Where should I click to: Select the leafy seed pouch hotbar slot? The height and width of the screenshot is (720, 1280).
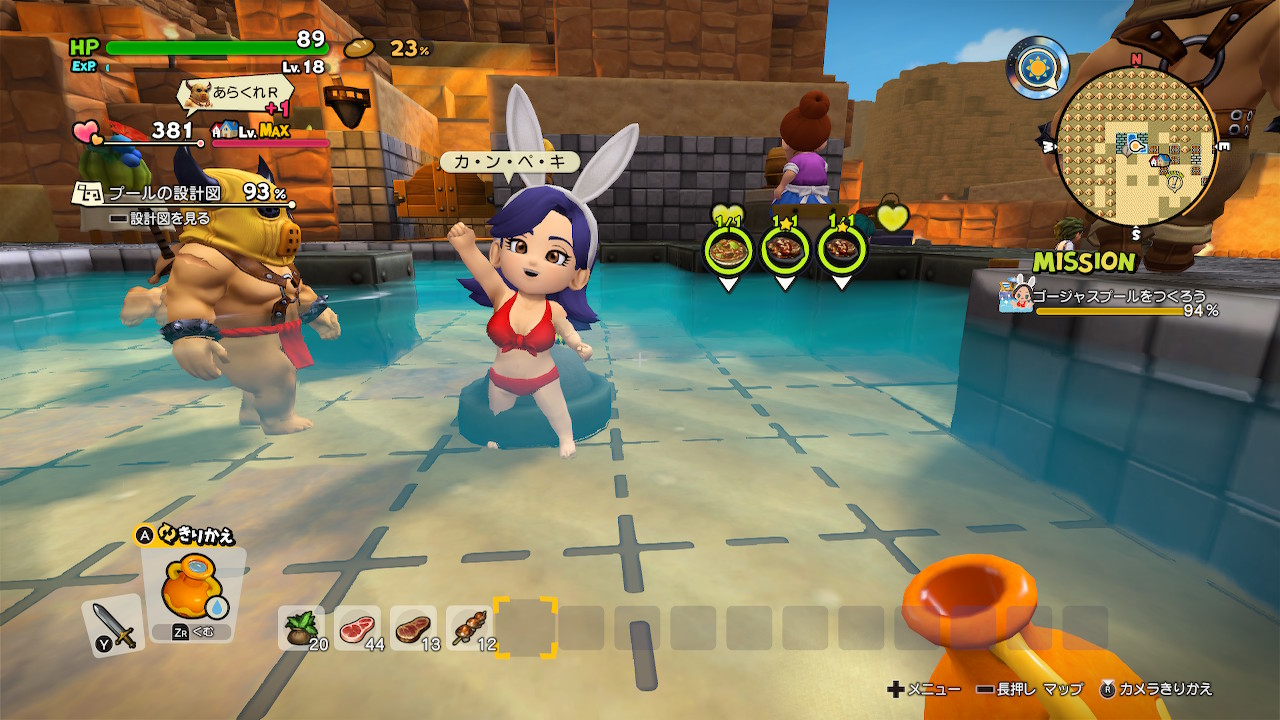(301, 628)
